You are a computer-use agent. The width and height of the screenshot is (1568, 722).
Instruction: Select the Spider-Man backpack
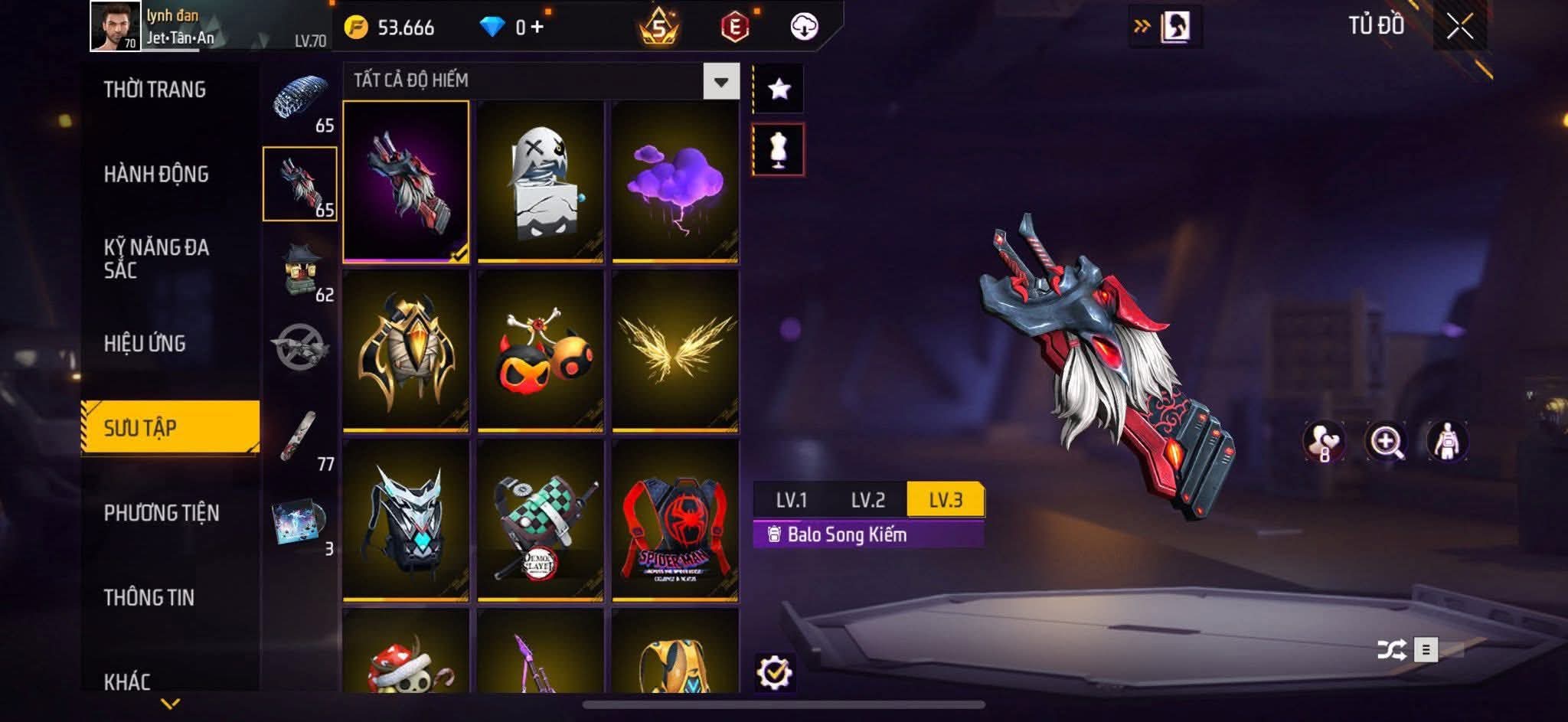point(675,521)
